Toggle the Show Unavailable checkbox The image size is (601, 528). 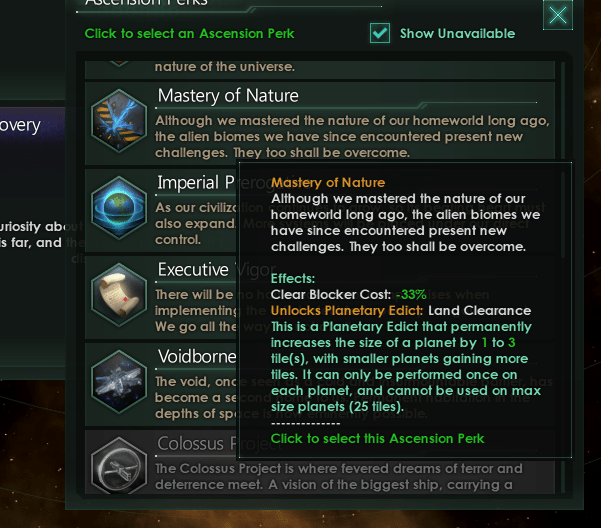[x=380, y=33]
